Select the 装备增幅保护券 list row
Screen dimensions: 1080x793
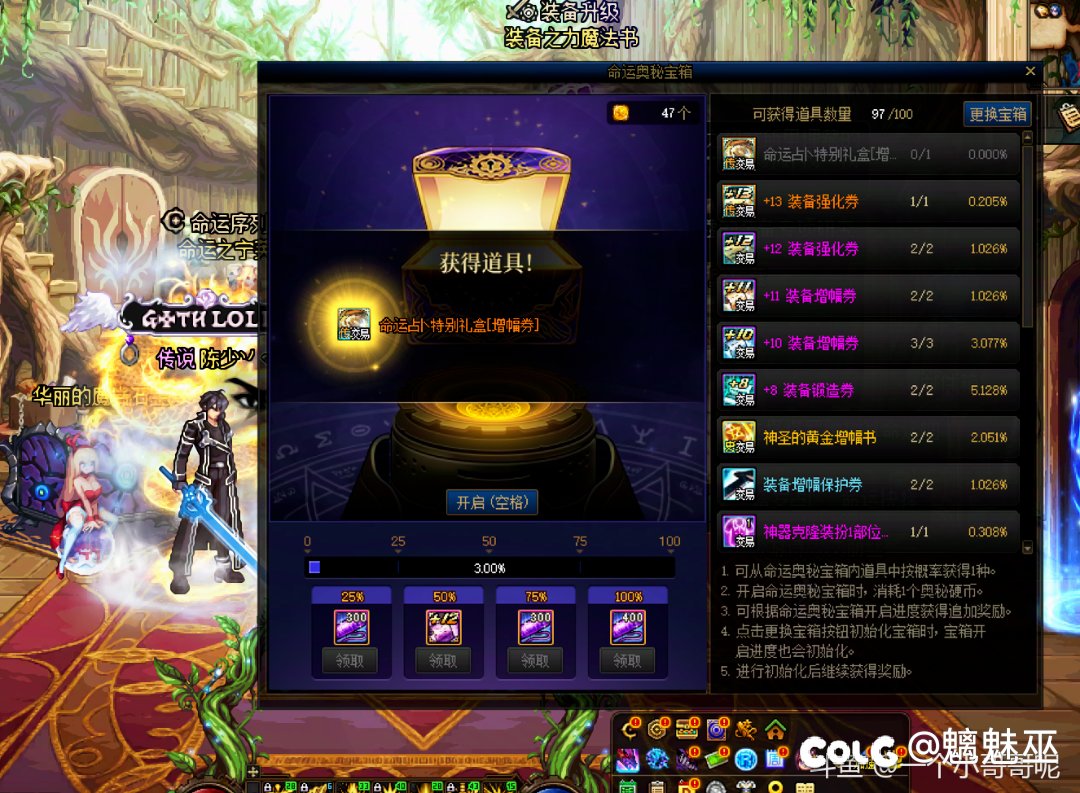[x=869, y=484]
